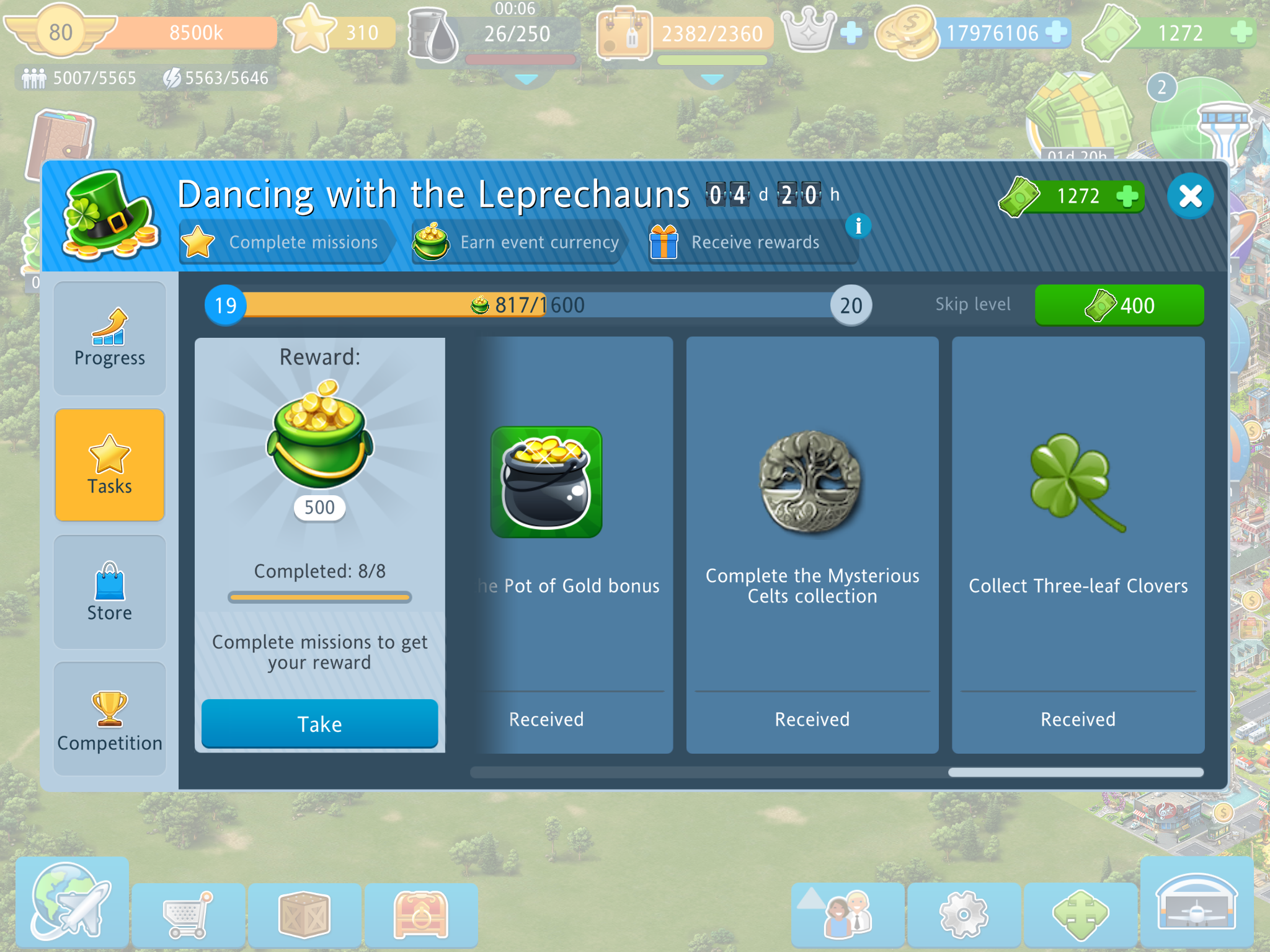
Task: Open the settings gear
Action: 963,914
